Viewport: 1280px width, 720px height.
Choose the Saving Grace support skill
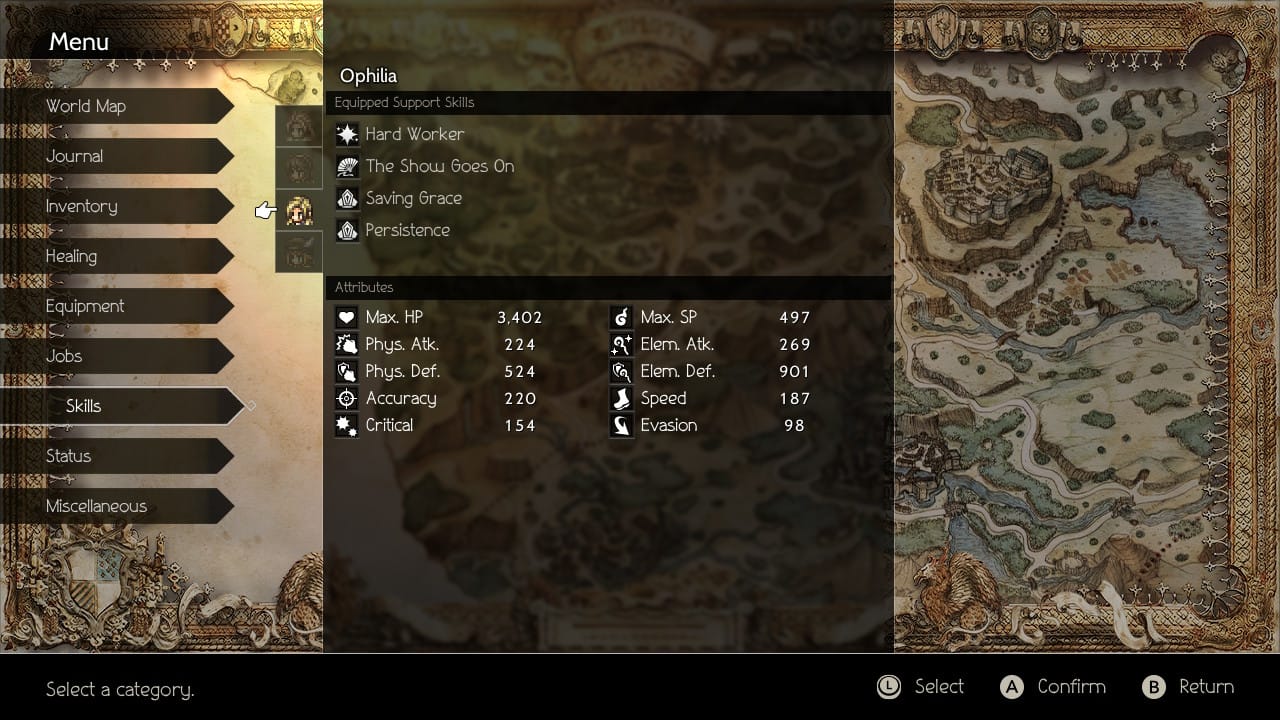413,198
